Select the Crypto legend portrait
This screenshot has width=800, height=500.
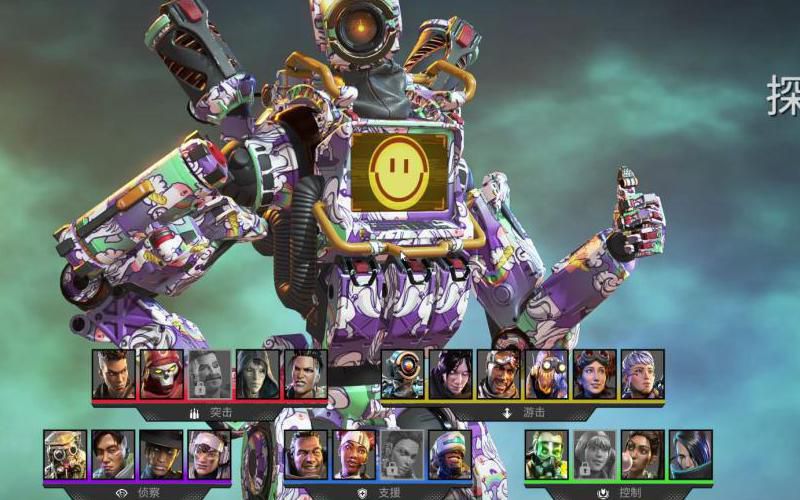tap(113, 455)
